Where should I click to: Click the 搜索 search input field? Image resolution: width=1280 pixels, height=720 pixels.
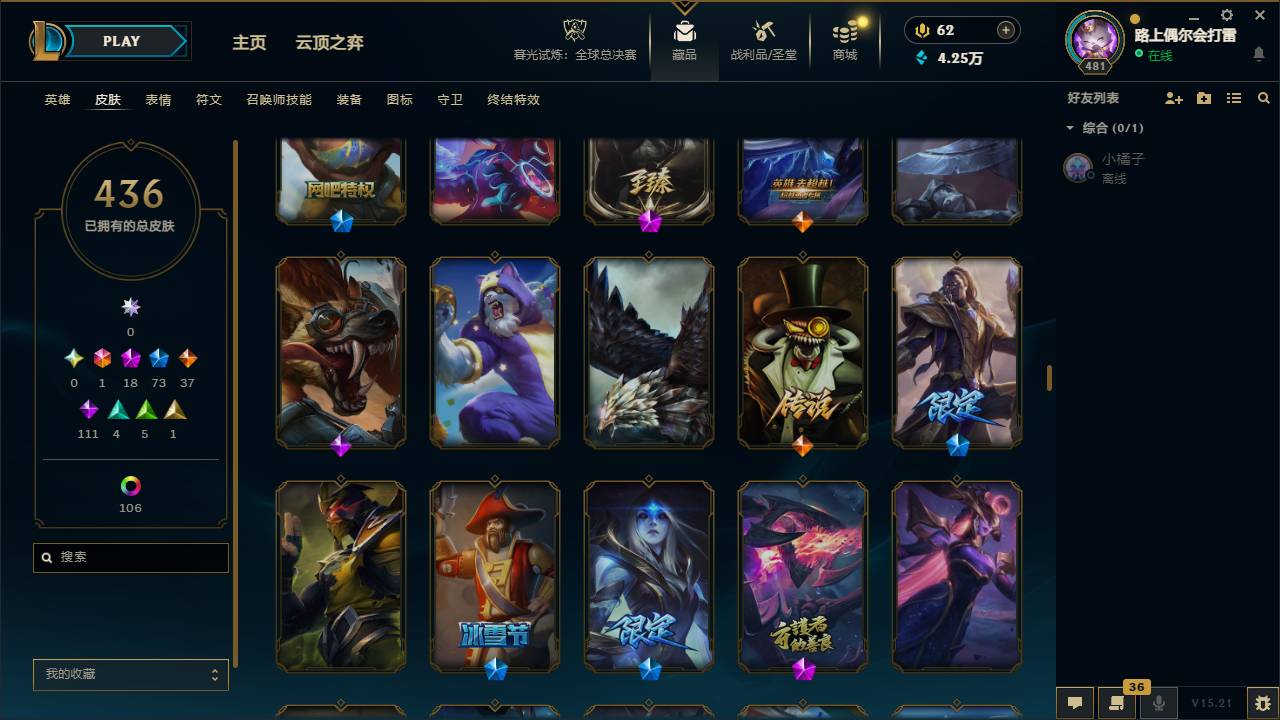click(130, 557)
